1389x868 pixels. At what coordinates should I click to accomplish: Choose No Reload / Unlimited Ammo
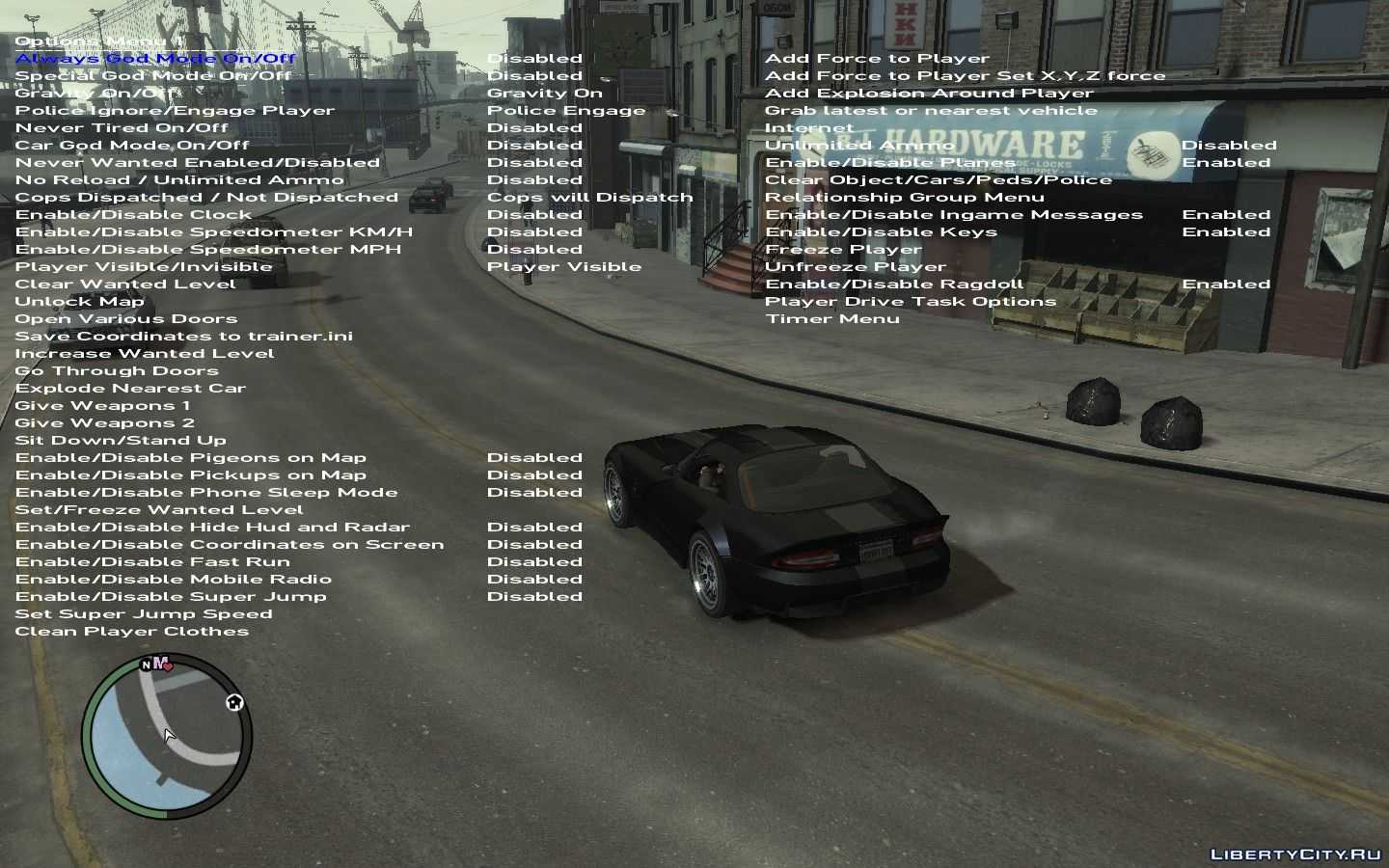(179, 180)
